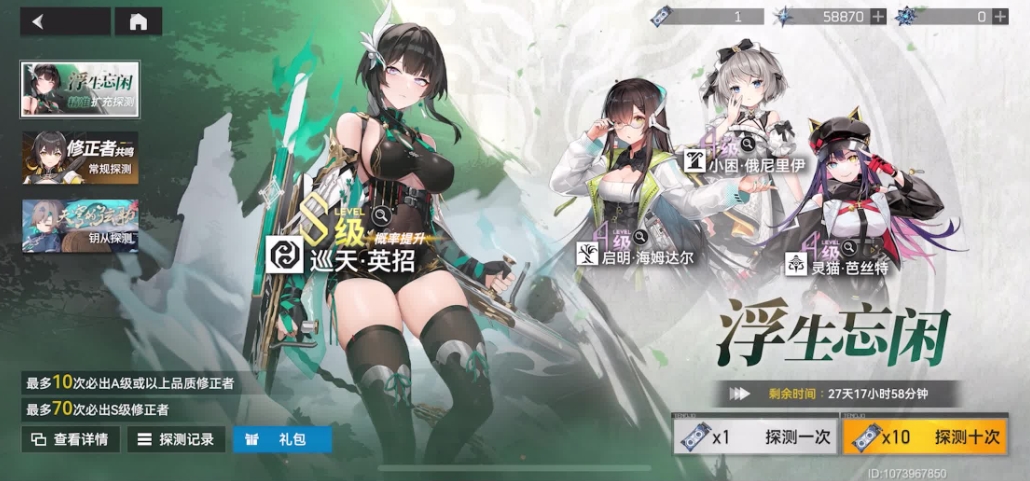
Task: Do a ten-pull with 探测十次
Action: pyautogui.click(x=924, y=437)
